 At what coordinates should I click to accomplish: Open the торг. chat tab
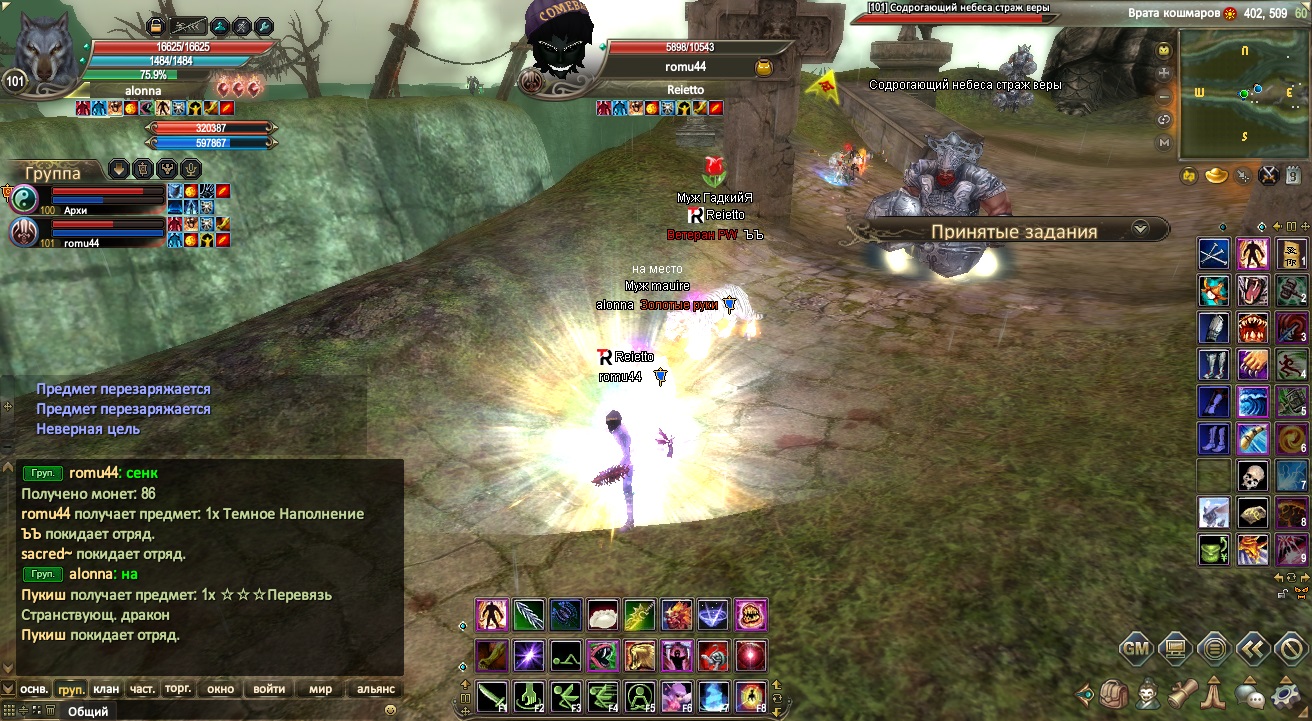[178, 689]
